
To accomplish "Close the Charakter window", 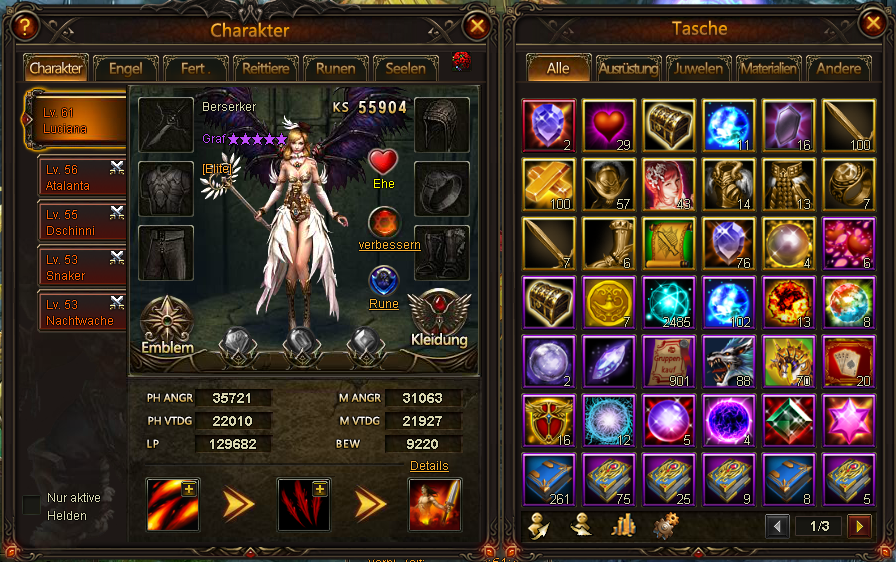I will click(478, 27).
